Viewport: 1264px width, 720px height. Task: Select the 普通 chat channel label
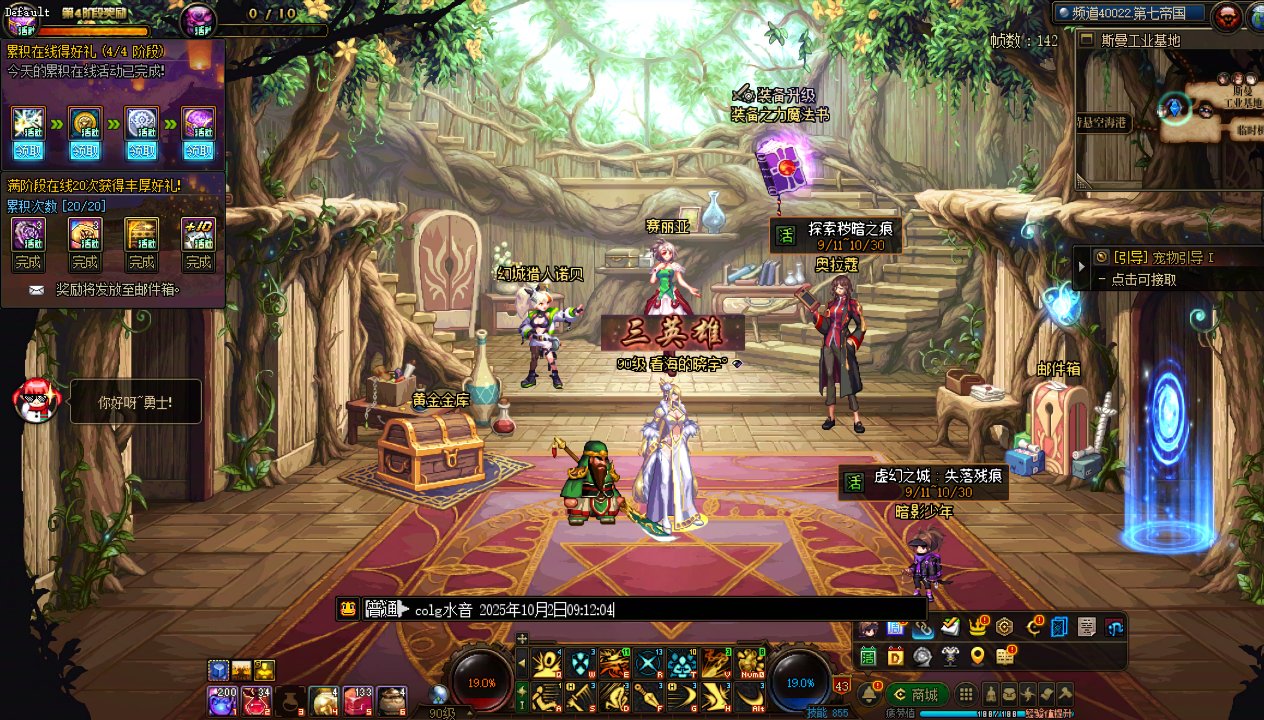click(382, 609)
